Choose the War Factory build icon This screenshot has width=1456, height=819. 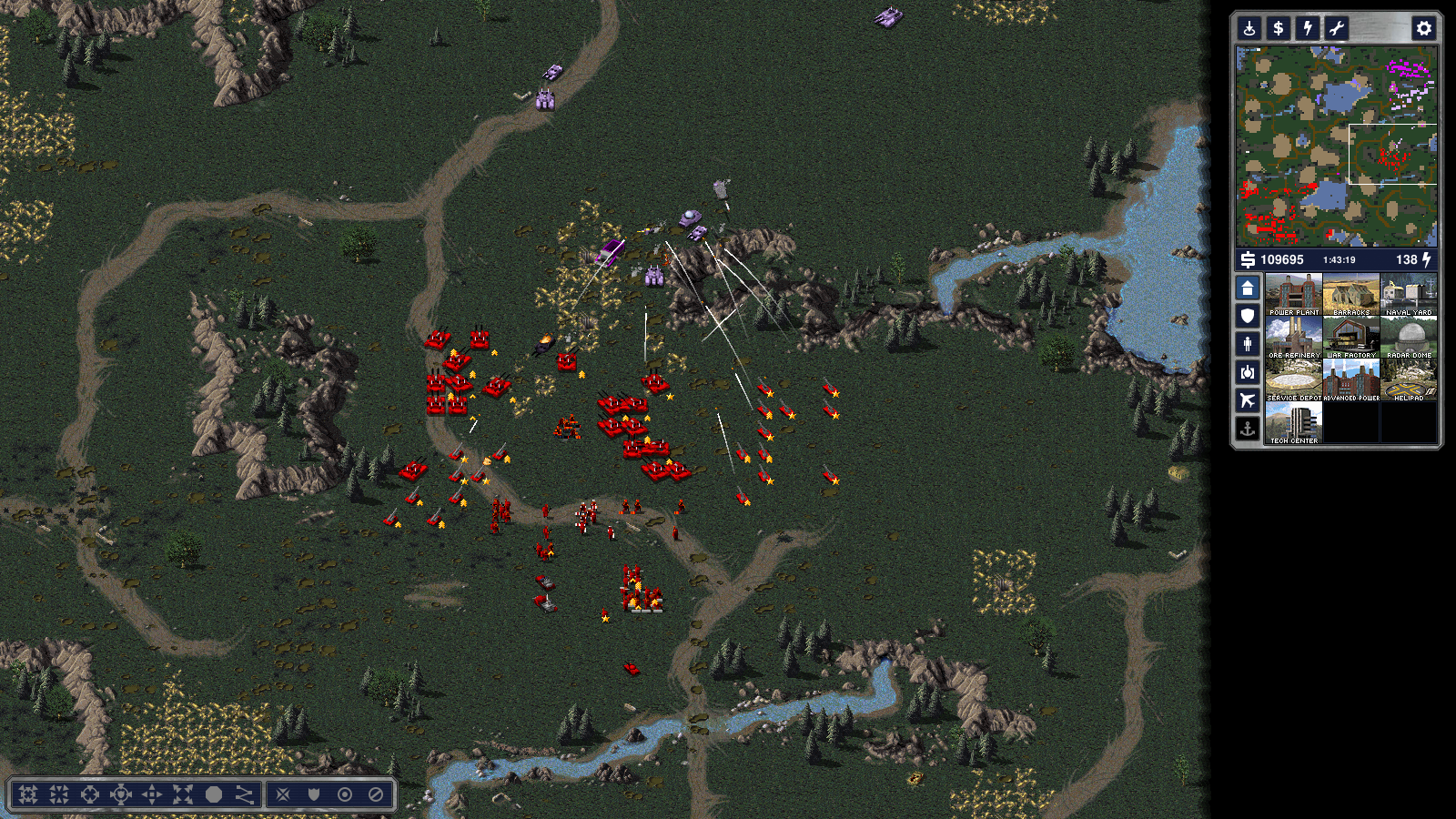[1351, 338]
